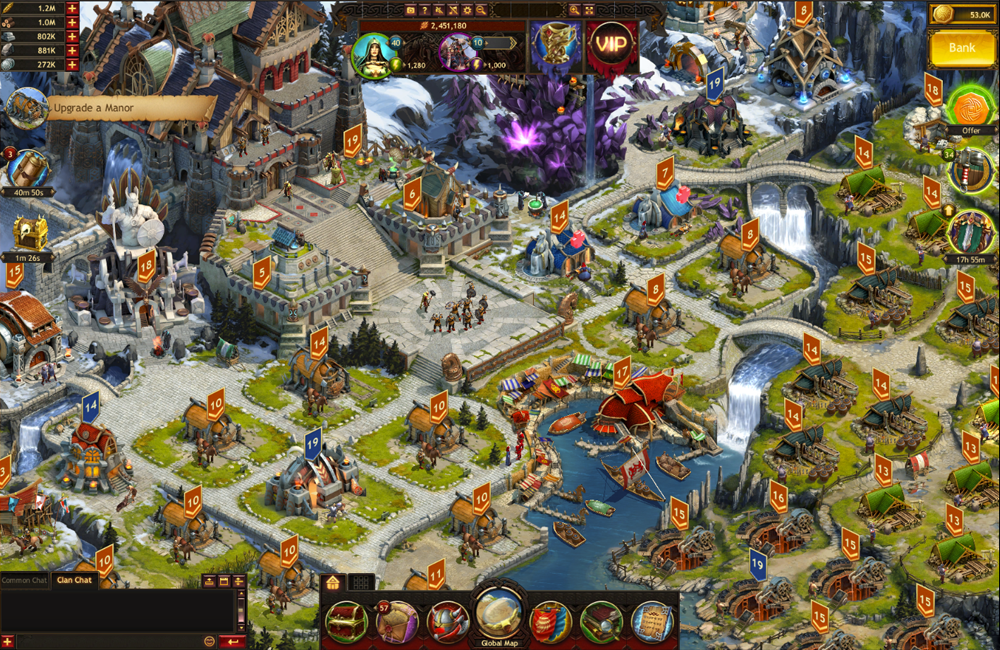Open the golden skull chest timer
The height and width of the screenshot is (650, 1000).
pos(28,237)
